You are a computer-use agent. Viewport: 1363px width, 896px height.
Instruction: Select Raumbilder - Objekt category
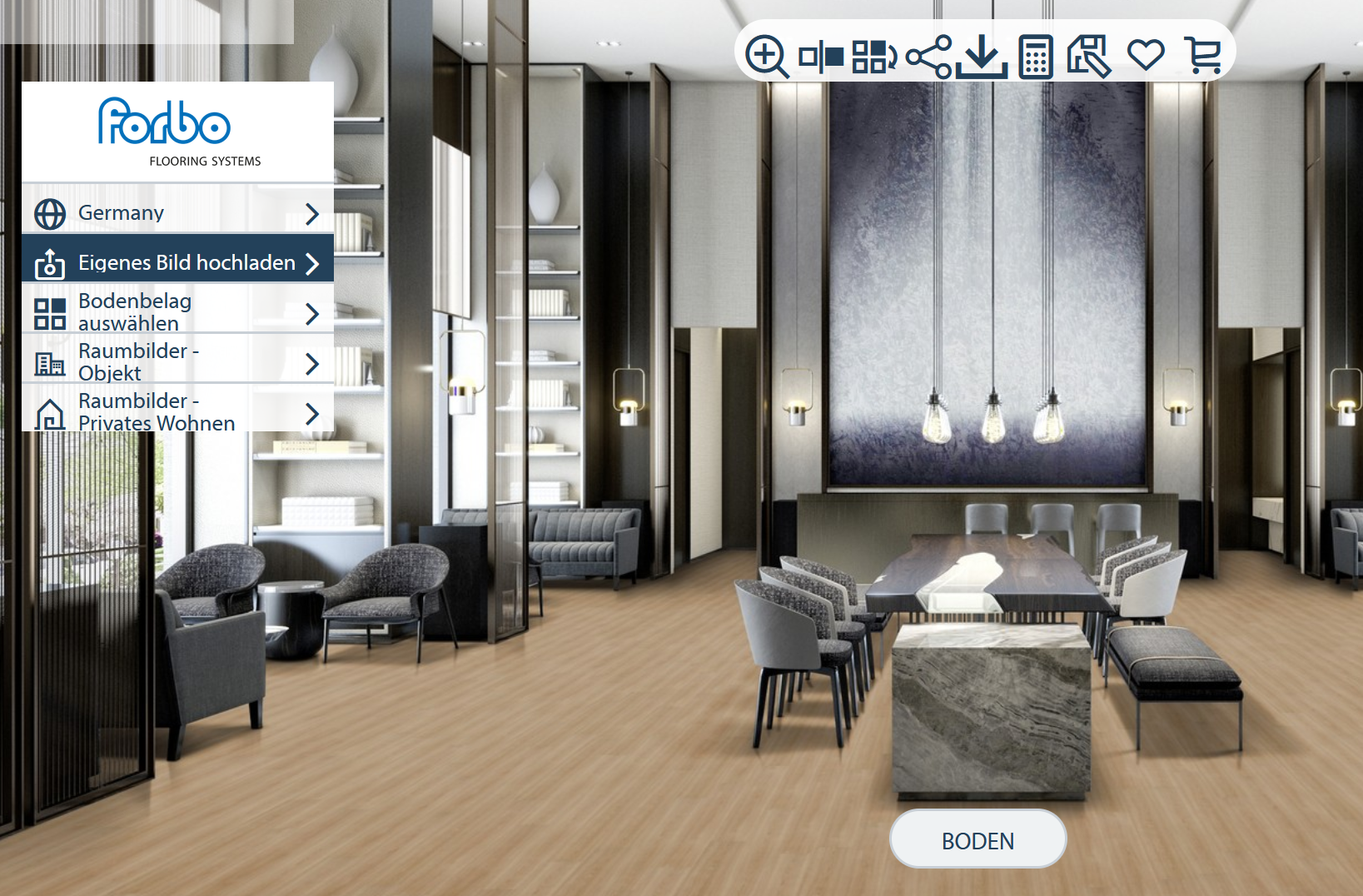(x=177, y=362)
